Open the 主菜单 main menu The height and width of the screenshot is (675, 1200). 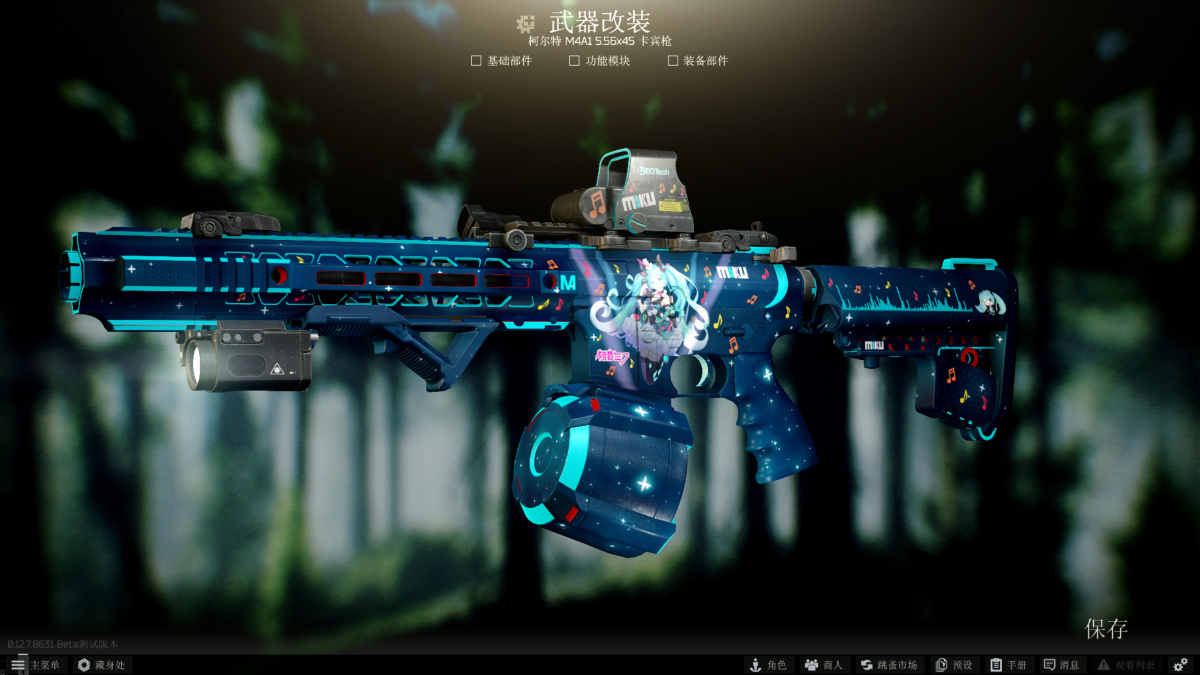(35, 665)
